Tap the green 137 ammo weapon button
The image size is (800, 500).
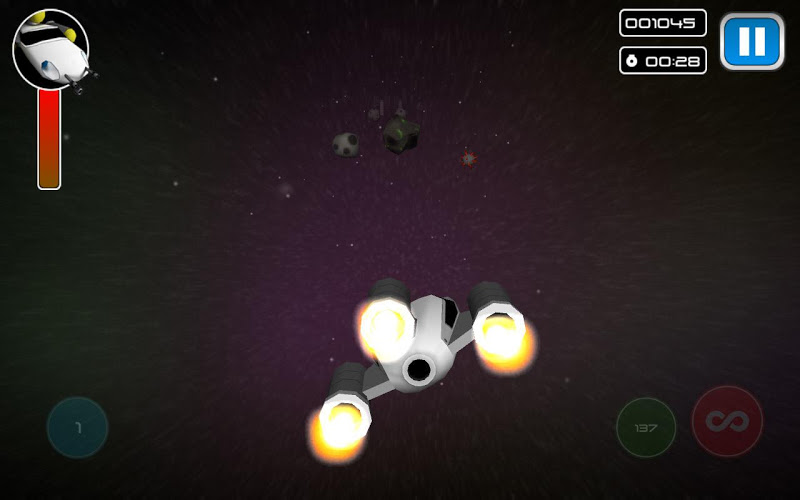tap(646, 428)
